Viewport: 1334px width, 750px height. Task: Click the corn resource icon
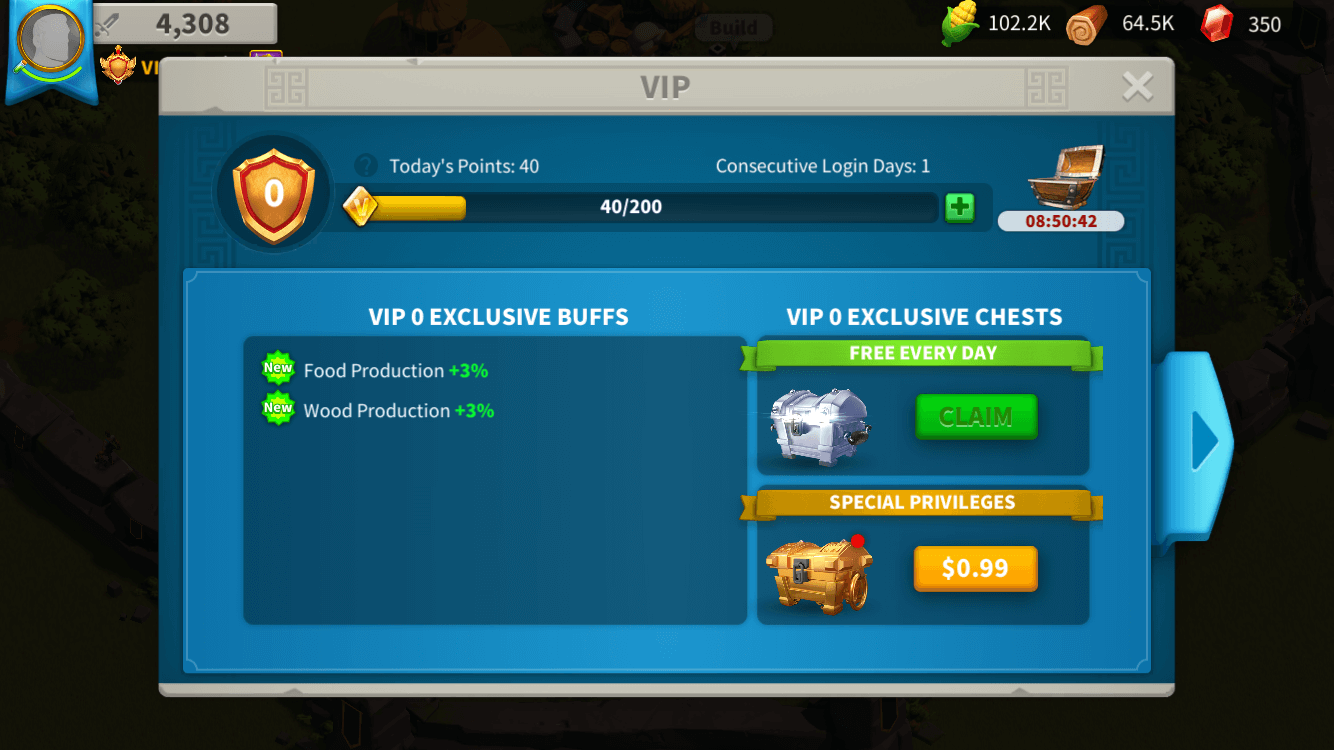(957, 22)
